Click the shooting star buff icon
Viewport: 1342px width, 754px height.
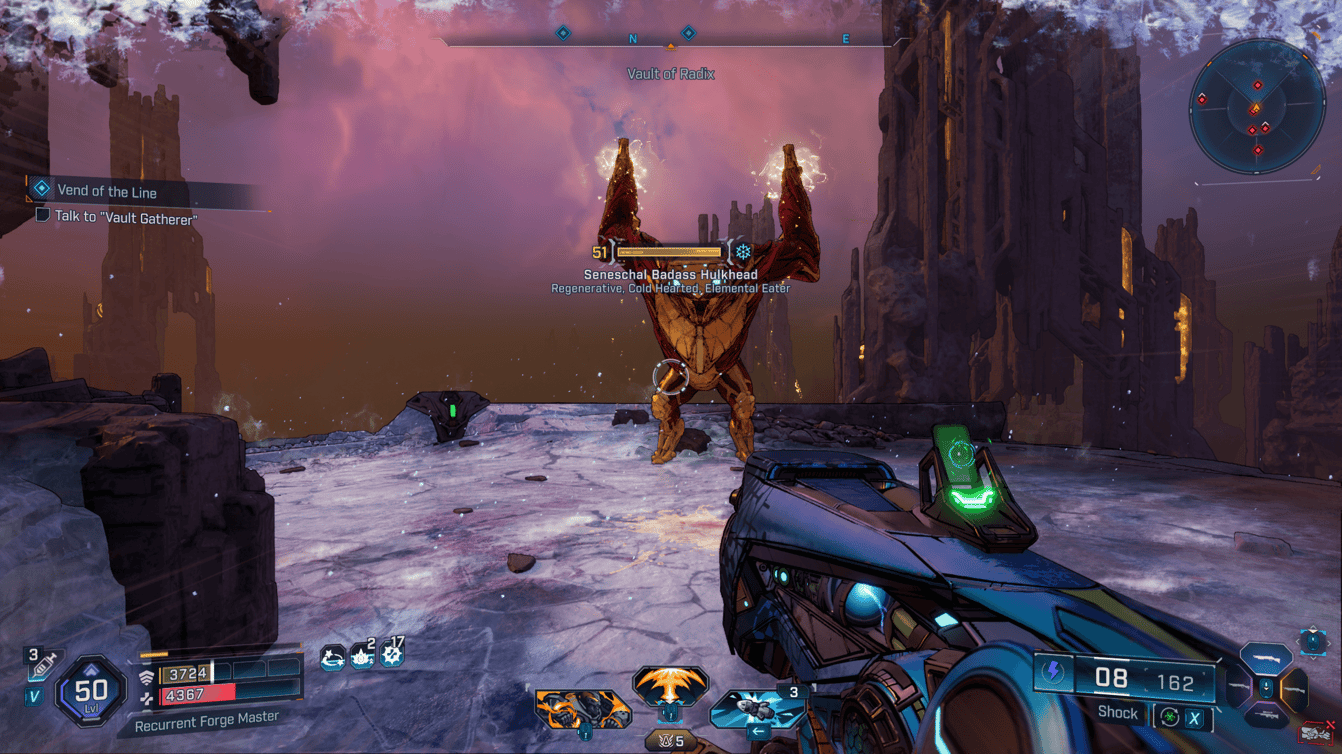click(332, 657)
